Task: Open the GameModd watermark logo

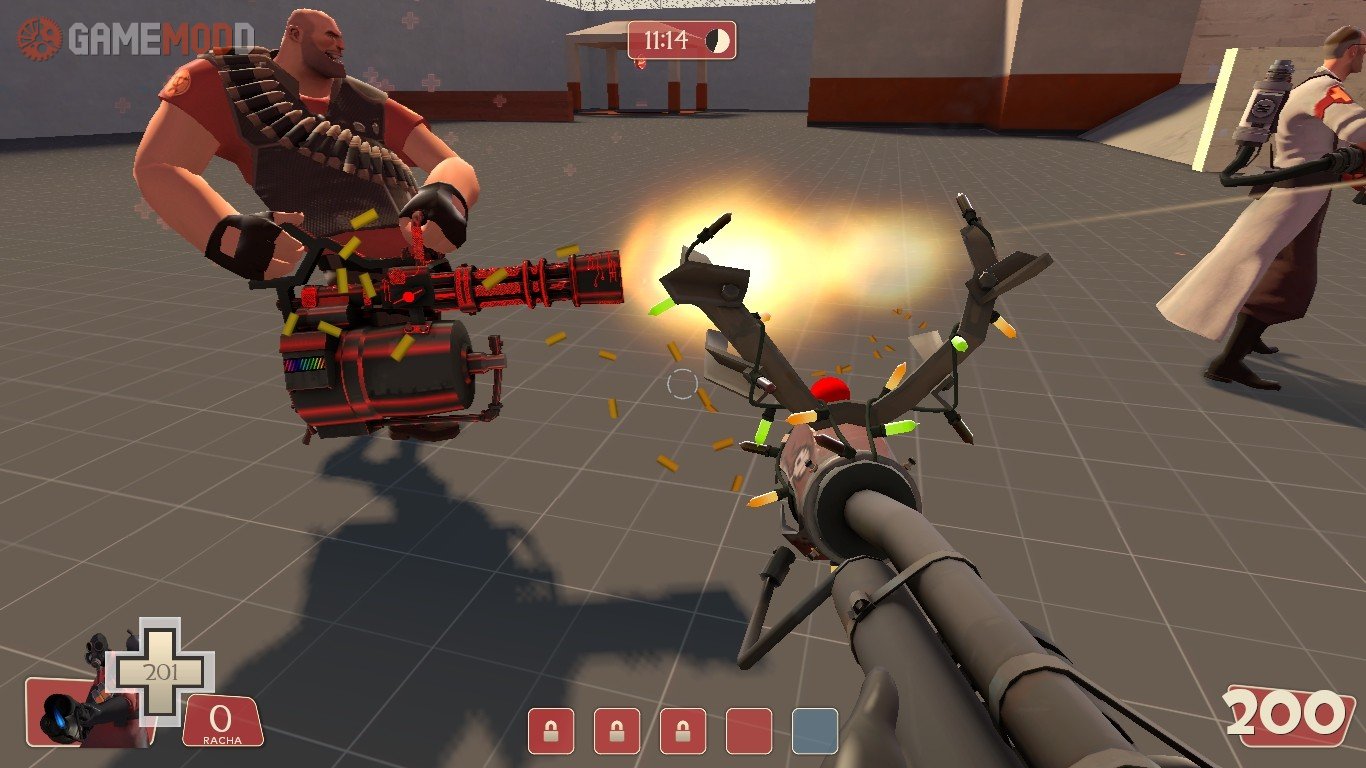Action: [x=135, y=38]
